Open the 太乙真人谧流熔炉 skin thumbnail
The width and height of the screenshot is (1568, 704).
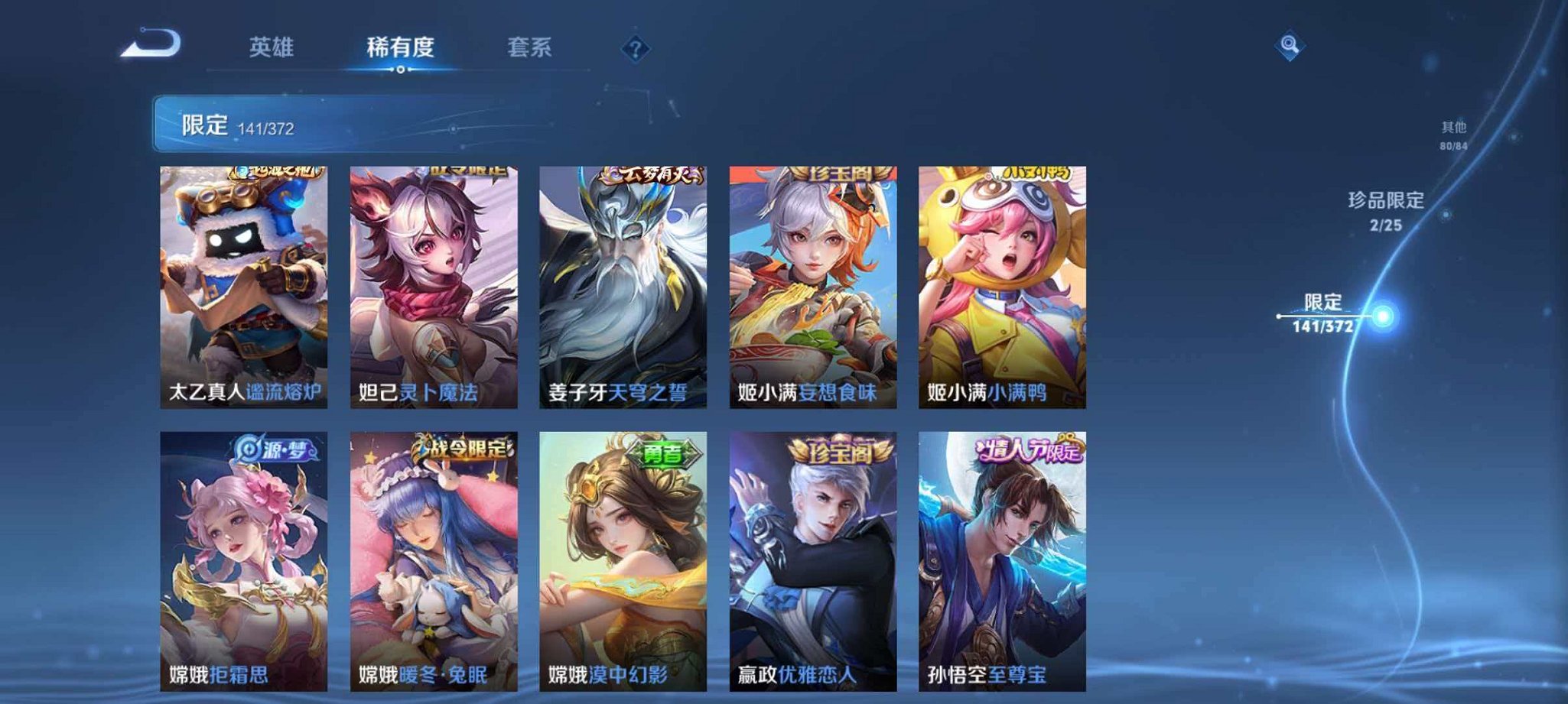(244, 287)
